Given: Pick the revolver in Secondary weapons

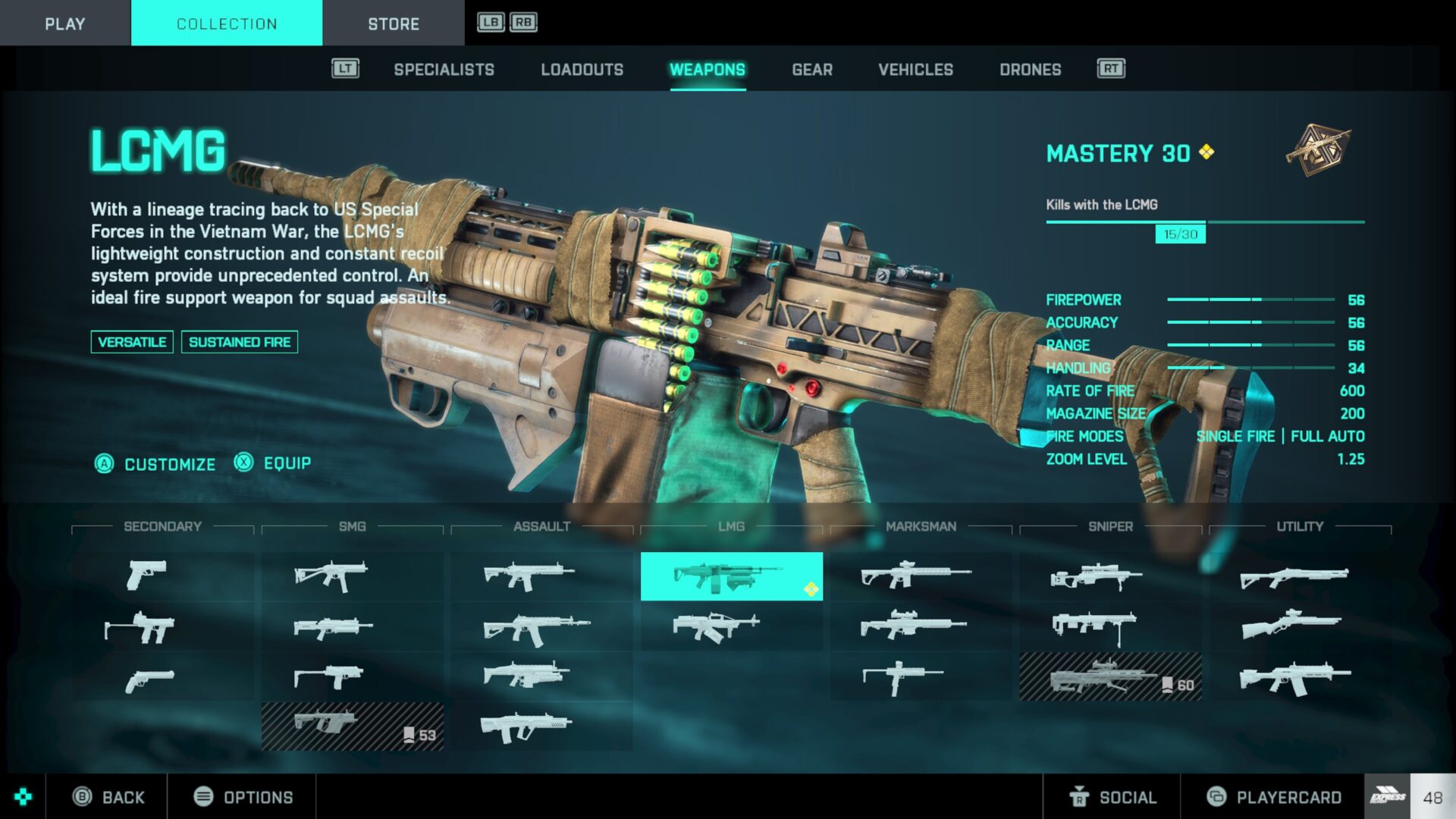Looking at the screenshot, I should pos(149,679).
